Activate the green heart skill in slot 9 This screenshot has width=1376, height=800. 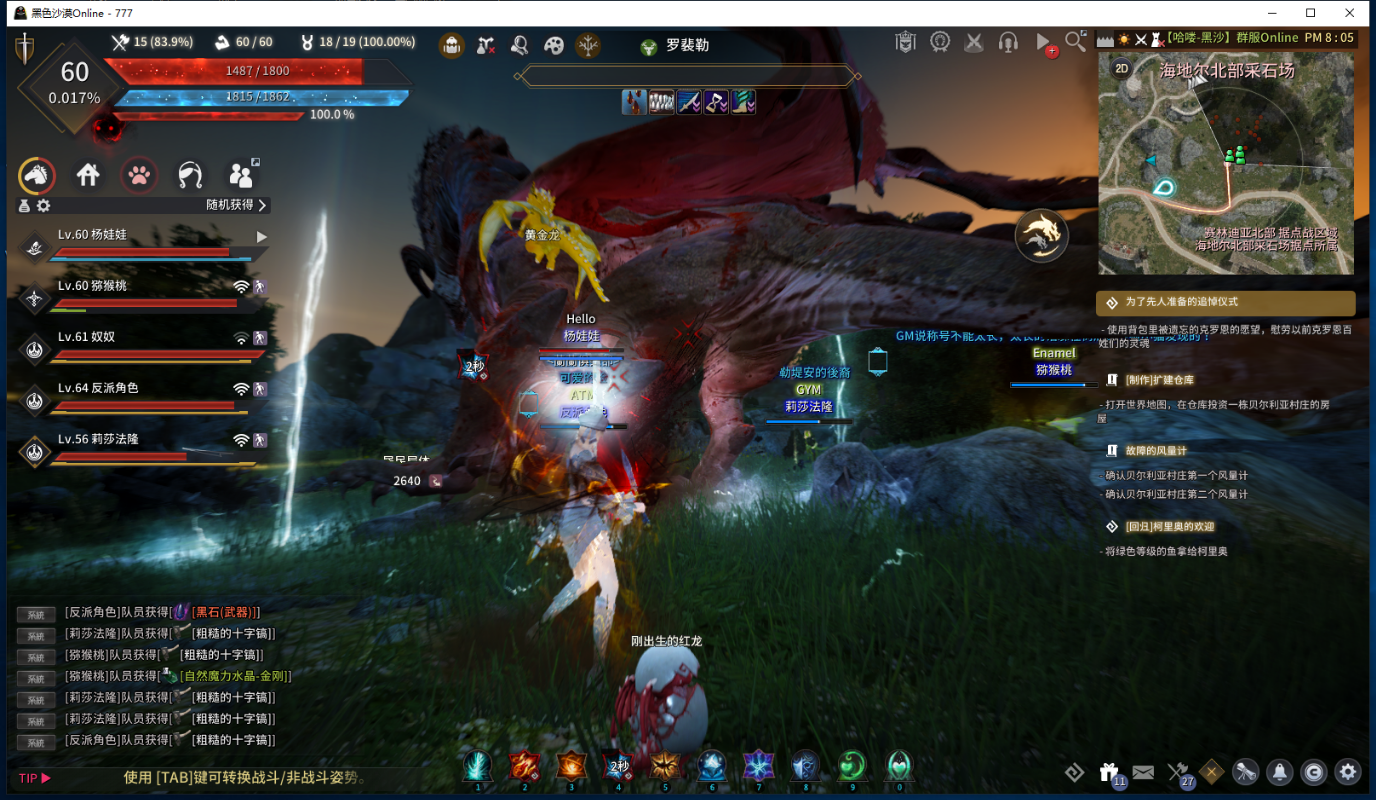[x=852, y=766]
